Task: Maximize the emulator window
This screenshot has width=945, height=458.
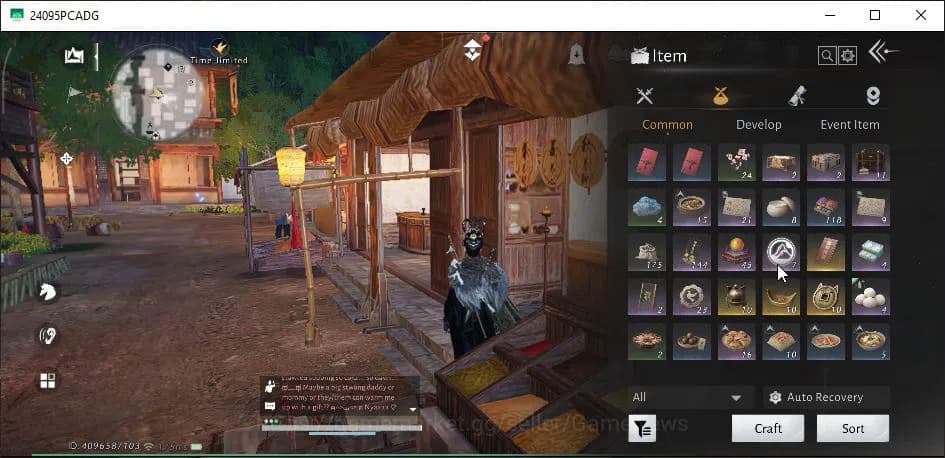Action: [875, 15]
